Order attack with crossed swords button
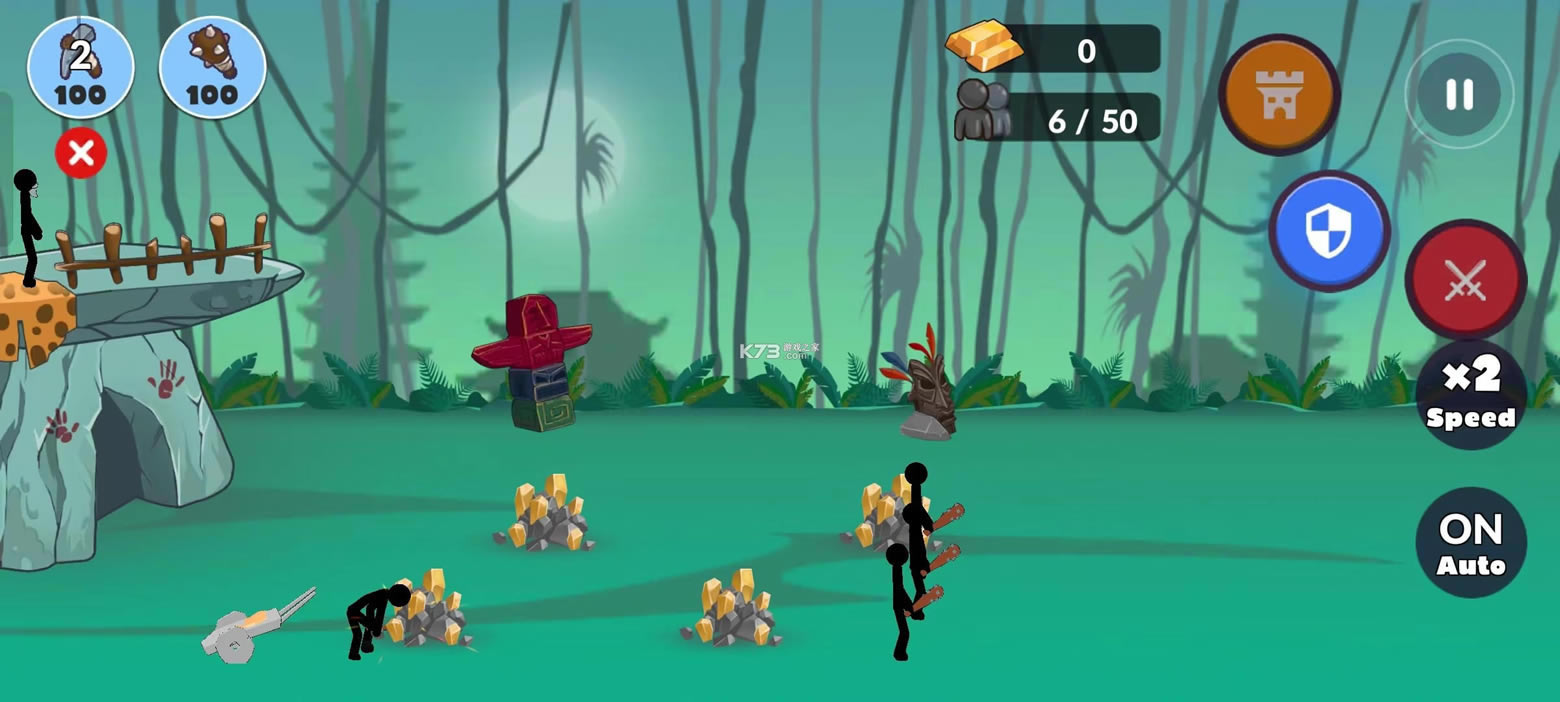The height and width of the screenshot is (702, 1560). 1465,280
